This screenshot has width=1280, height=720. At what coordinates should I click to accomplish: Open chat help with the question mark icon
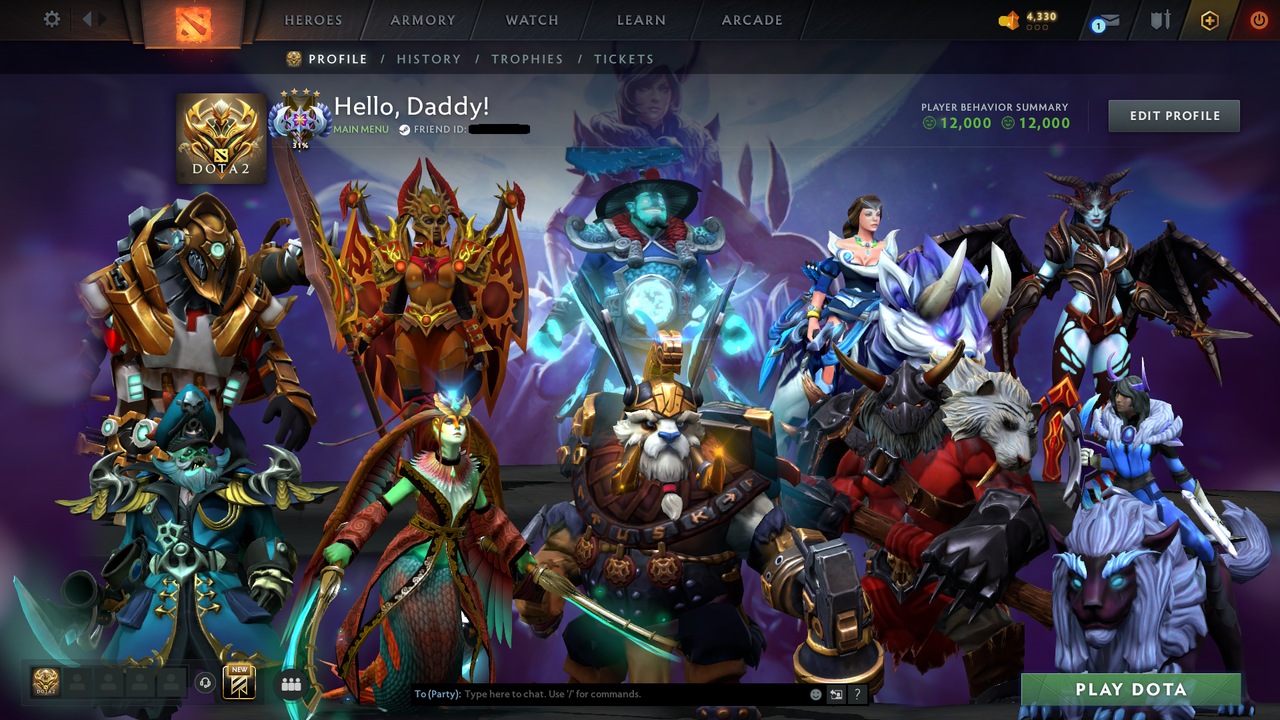tap(856, 693)
